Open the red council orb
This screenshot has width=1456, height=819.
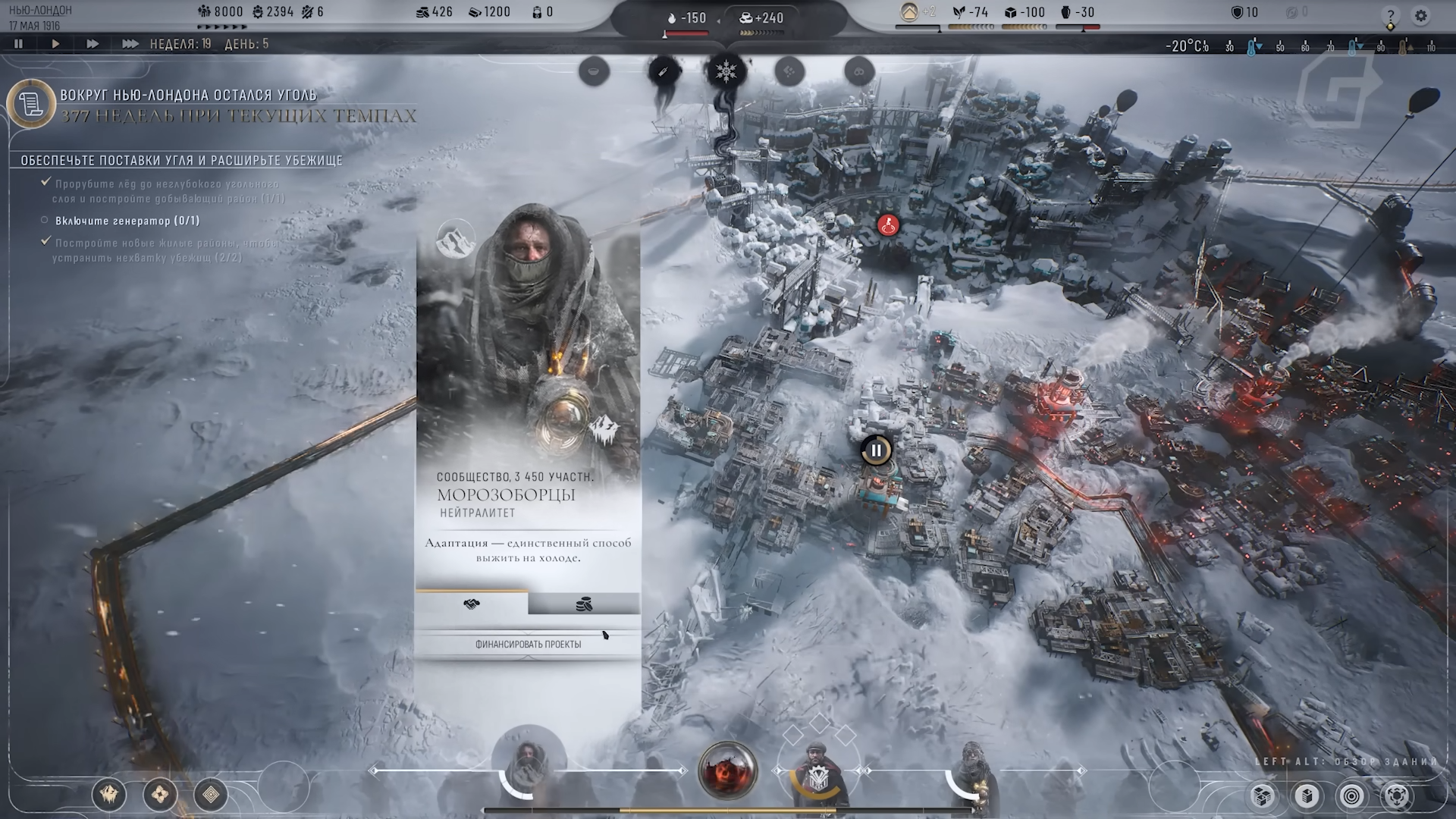pos(727,771)
